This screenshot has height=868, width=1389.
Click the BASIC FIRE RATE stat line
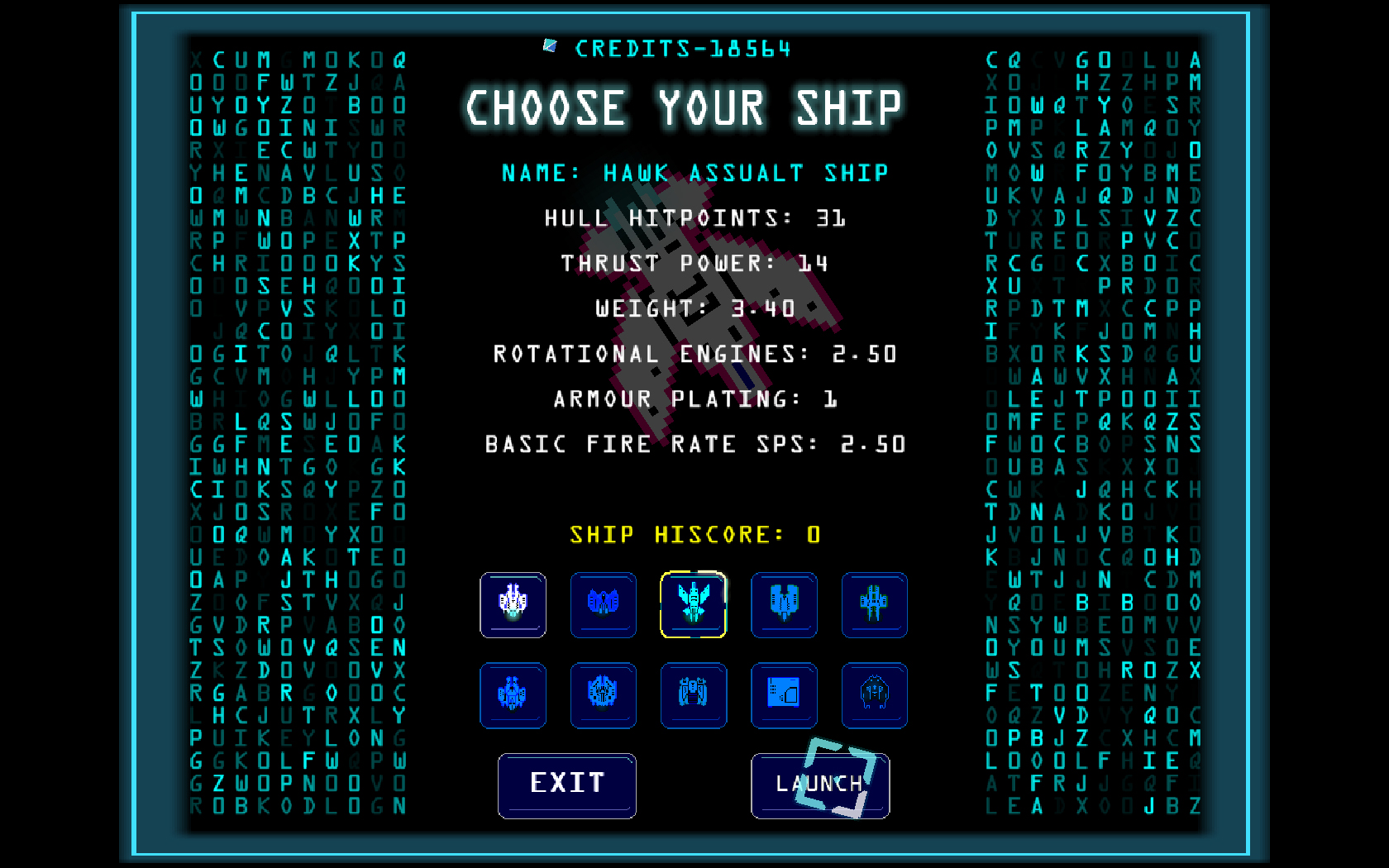(x=694, y=444)
